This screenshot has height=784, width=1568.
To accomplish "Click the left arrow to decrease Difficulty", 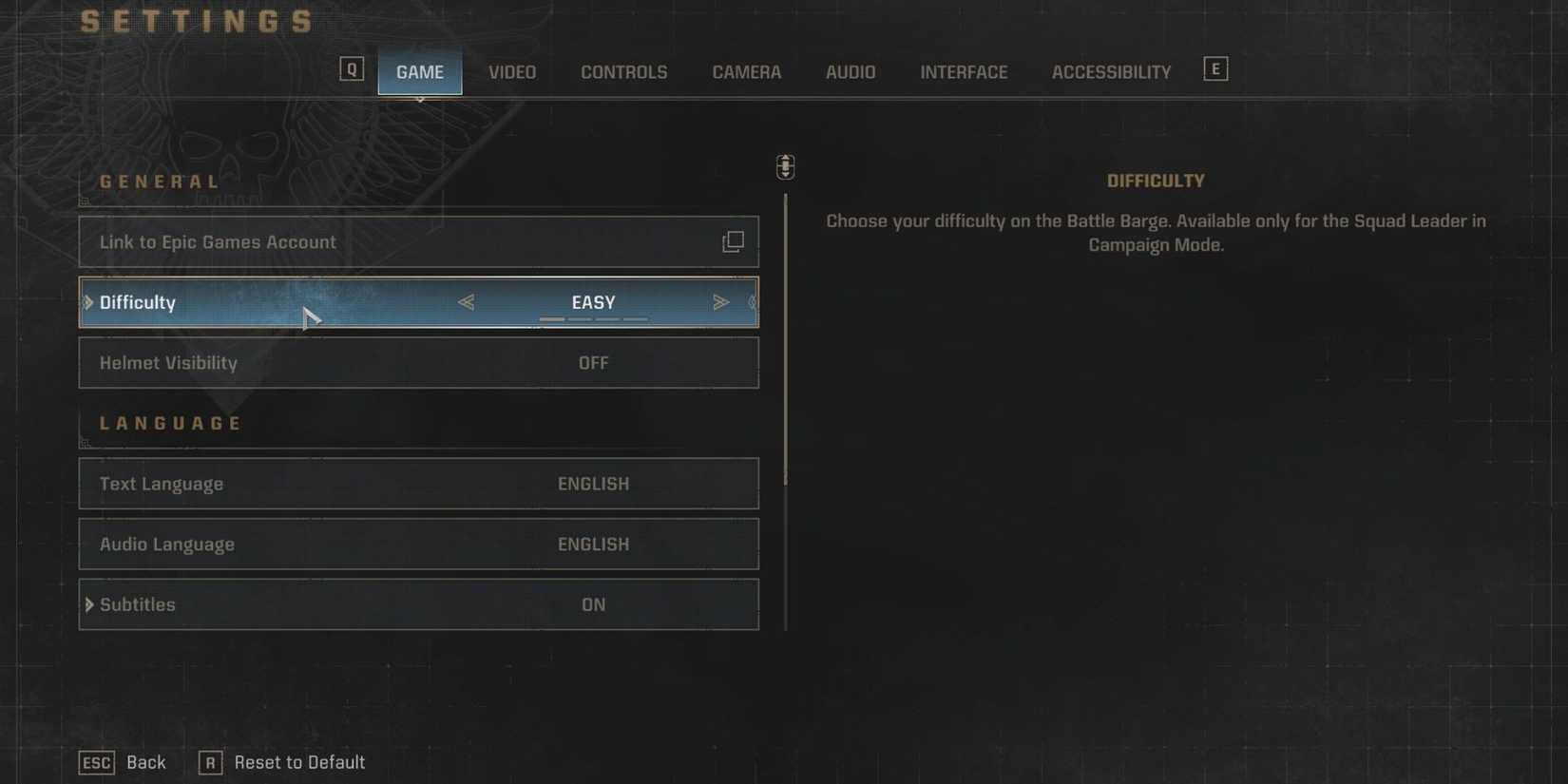I will pos(468,301).
